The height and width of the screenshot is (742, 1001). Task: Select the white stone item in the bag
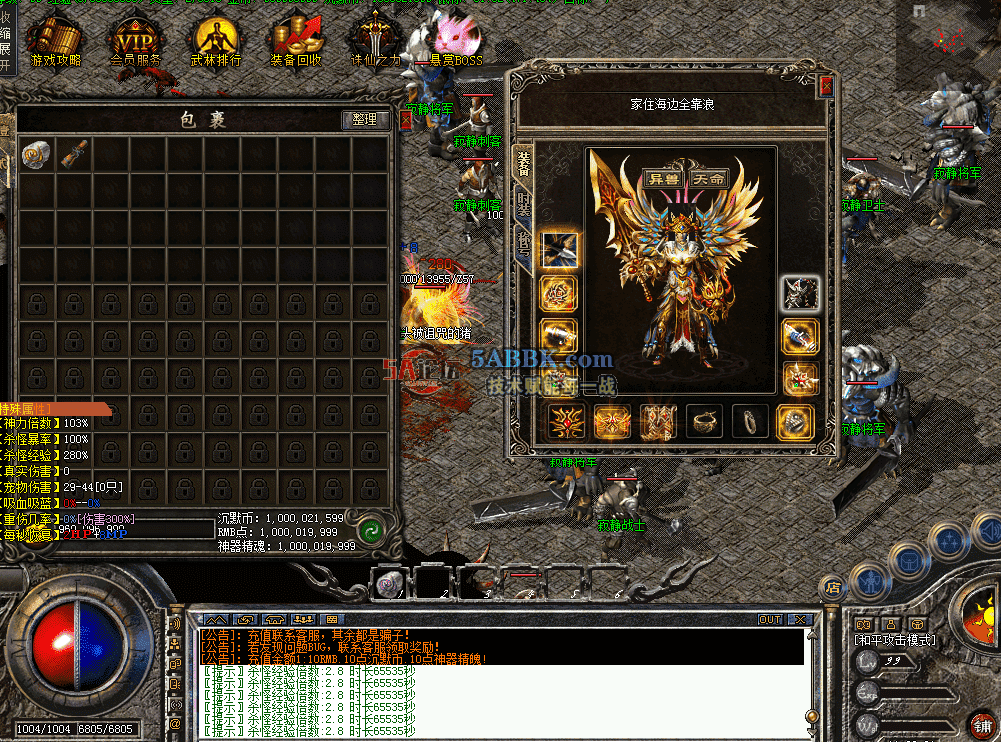click(35, 154)
